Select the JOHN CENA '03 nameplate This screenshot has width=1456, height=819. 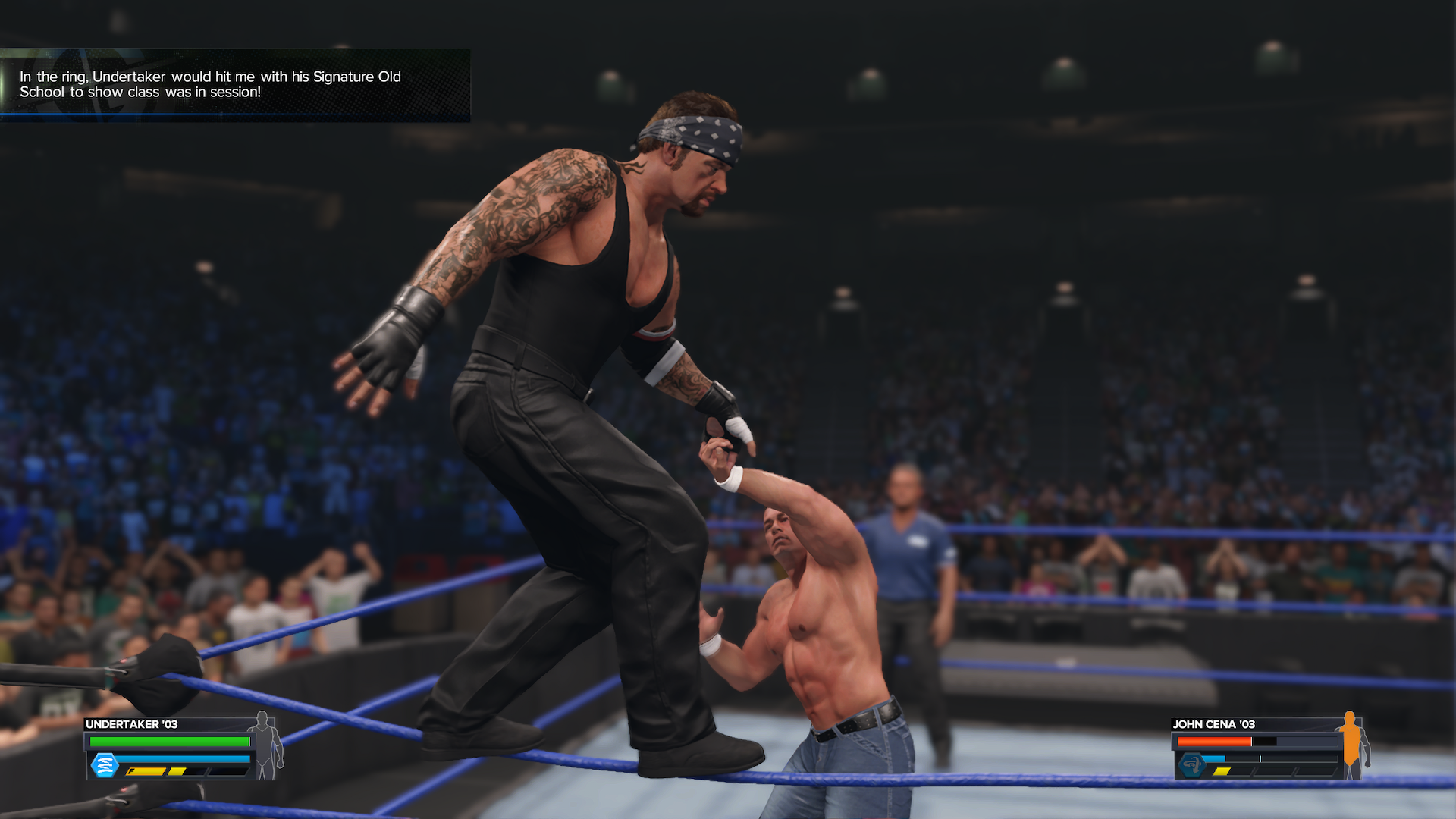coord(1214,724)
